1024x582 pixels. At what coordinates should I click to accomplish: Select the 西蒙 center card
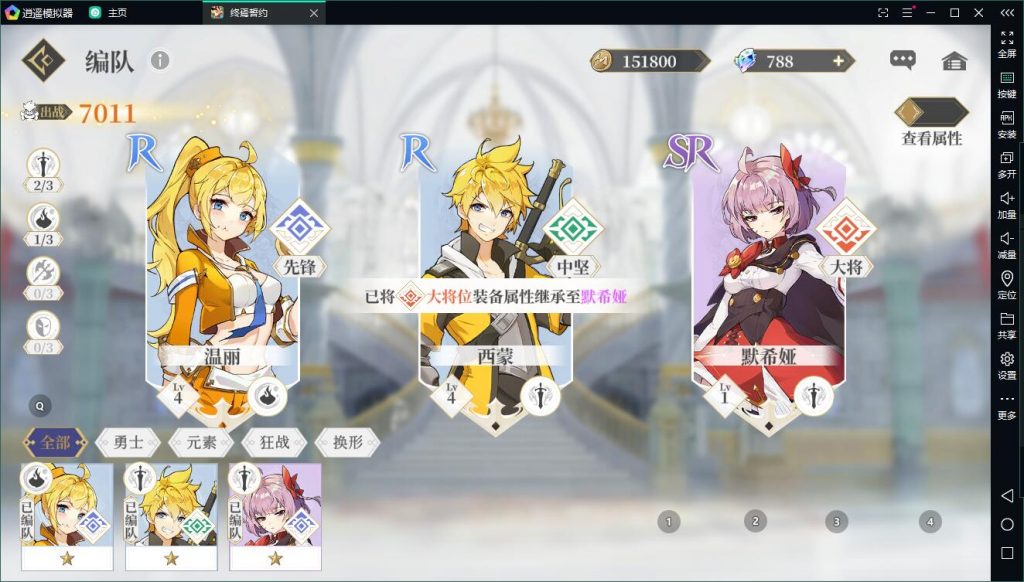(495, 280)
